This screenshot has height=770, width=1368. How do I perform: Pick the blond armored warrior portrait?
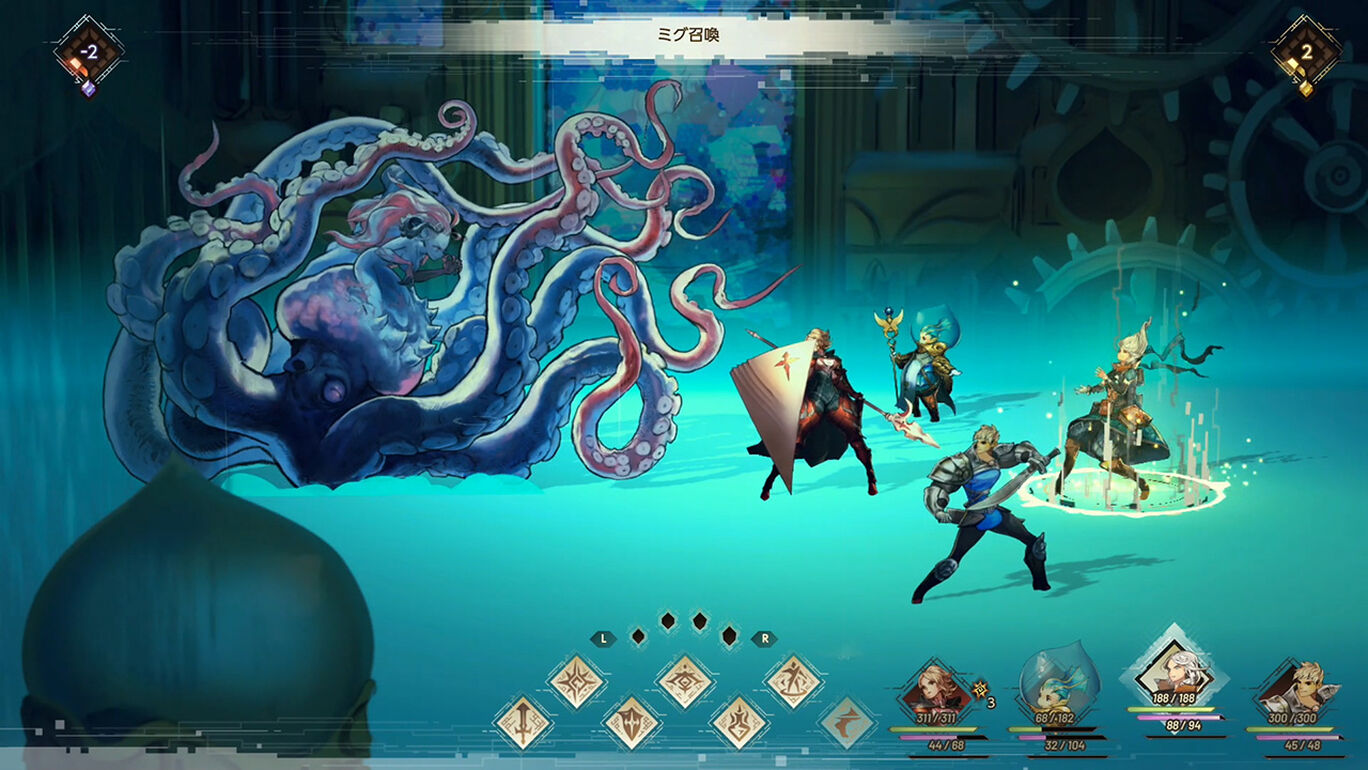tap(1291, 688)
